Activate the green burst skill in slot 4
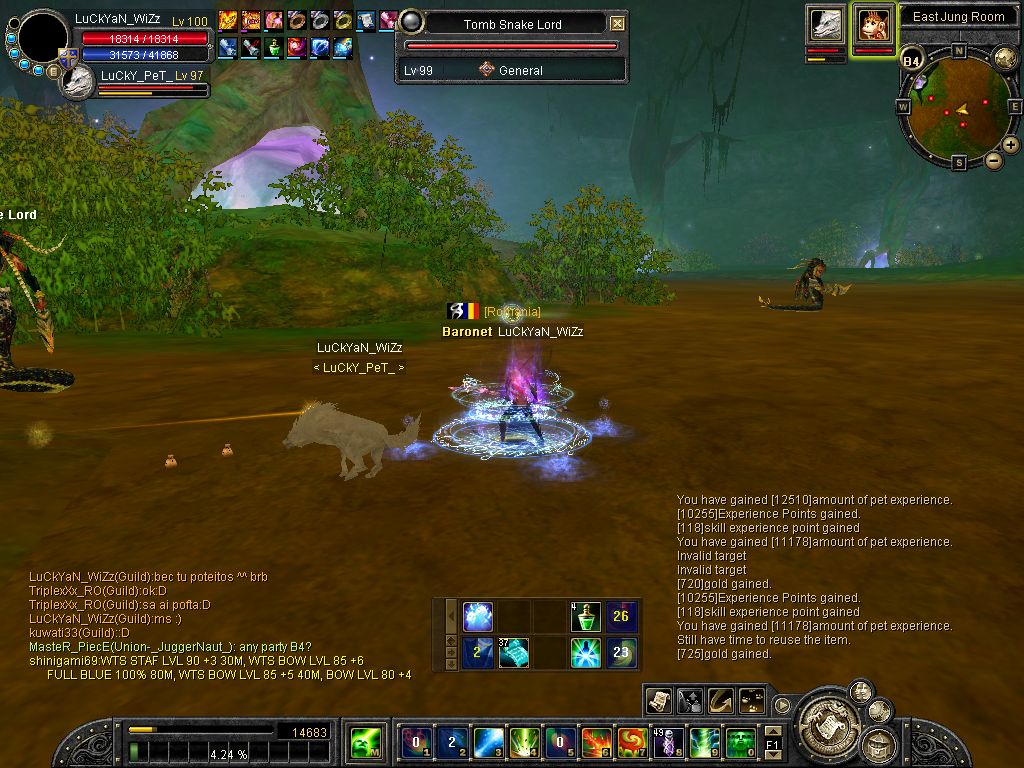 [525, 742]
